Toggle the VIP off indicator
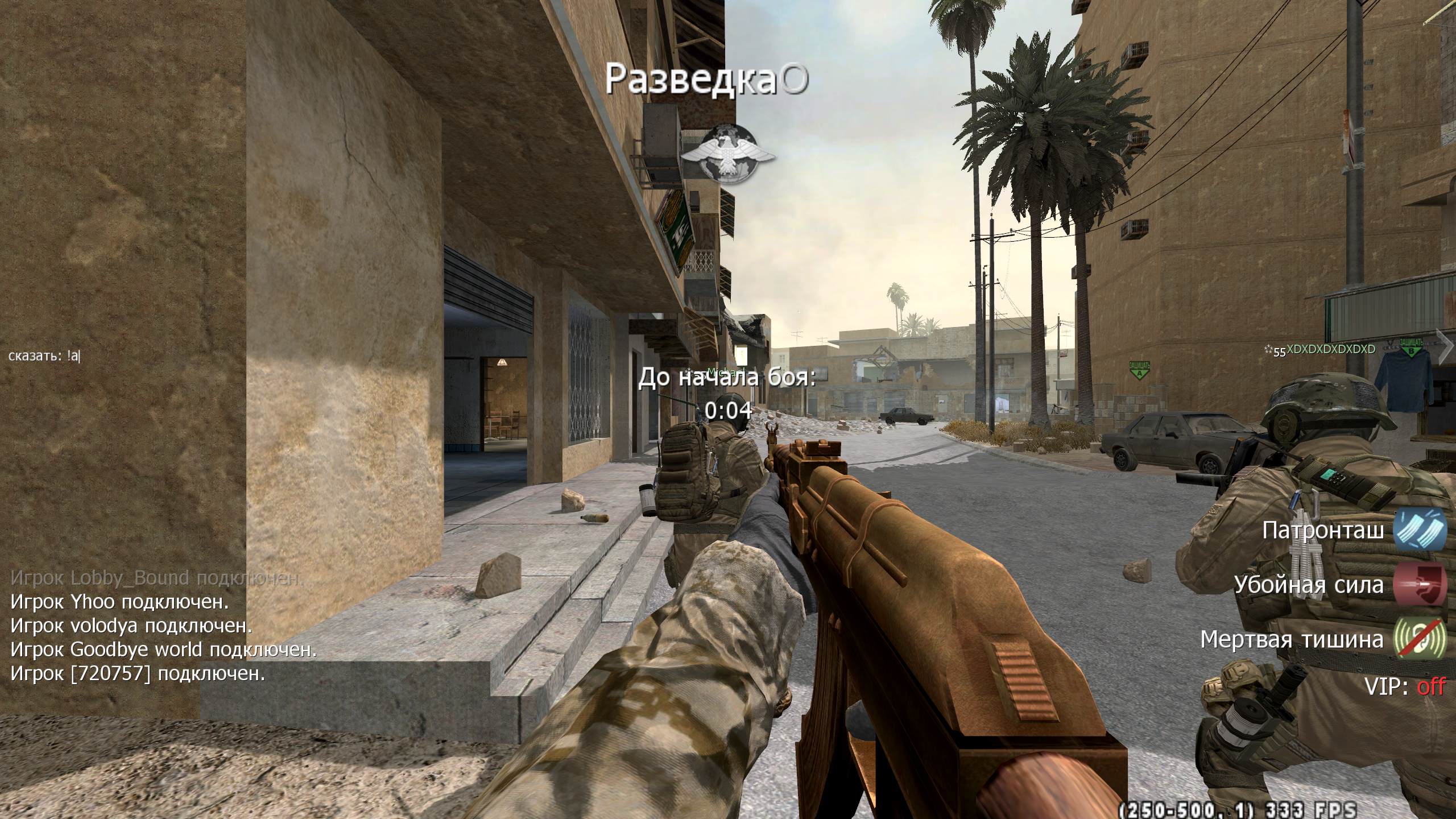The image size is (1456, 819). tap(1430, 687)
